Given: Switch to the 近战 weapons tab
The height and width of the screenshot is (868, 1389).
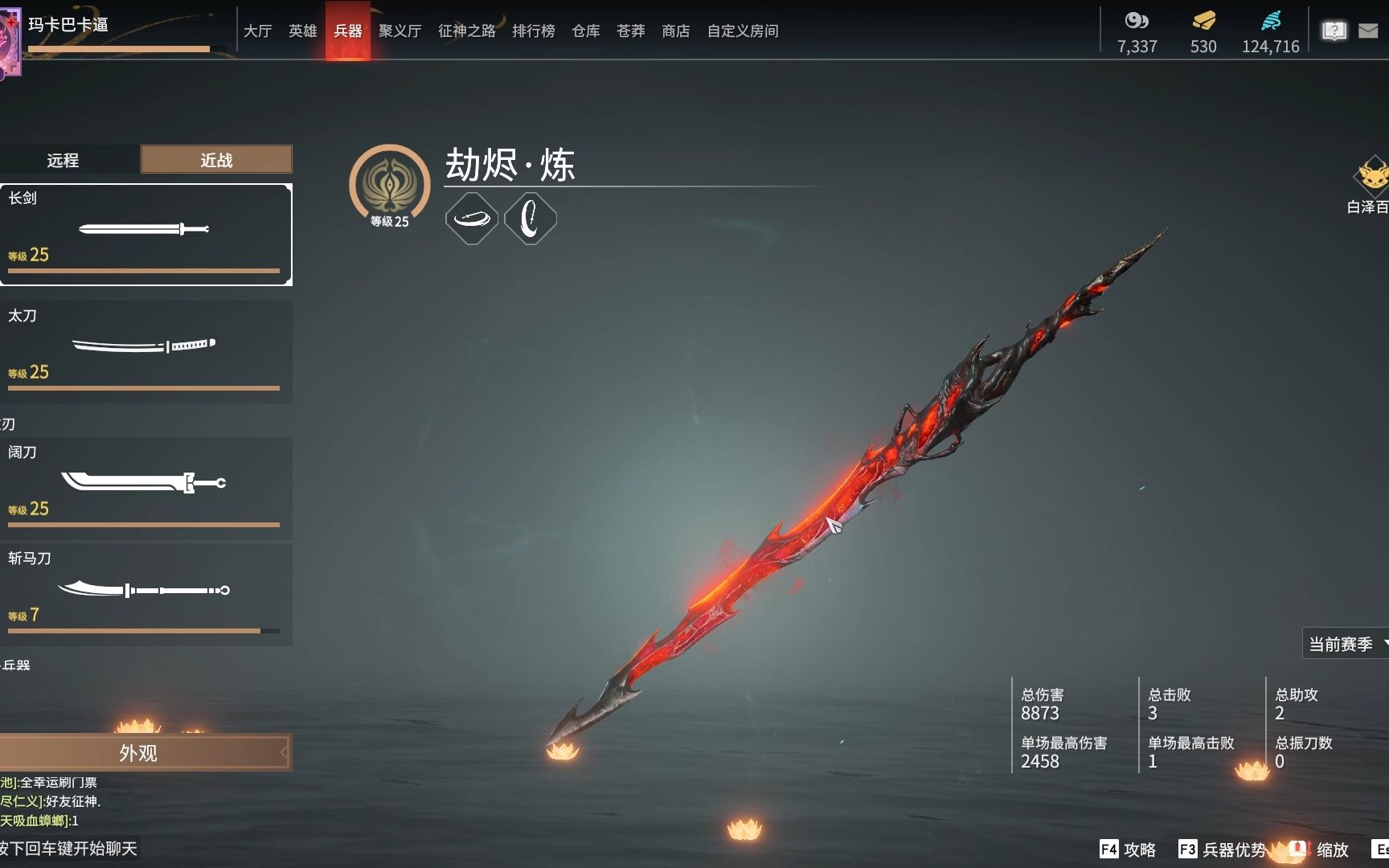Looking at the screenshot, I should tap(215, 160).
